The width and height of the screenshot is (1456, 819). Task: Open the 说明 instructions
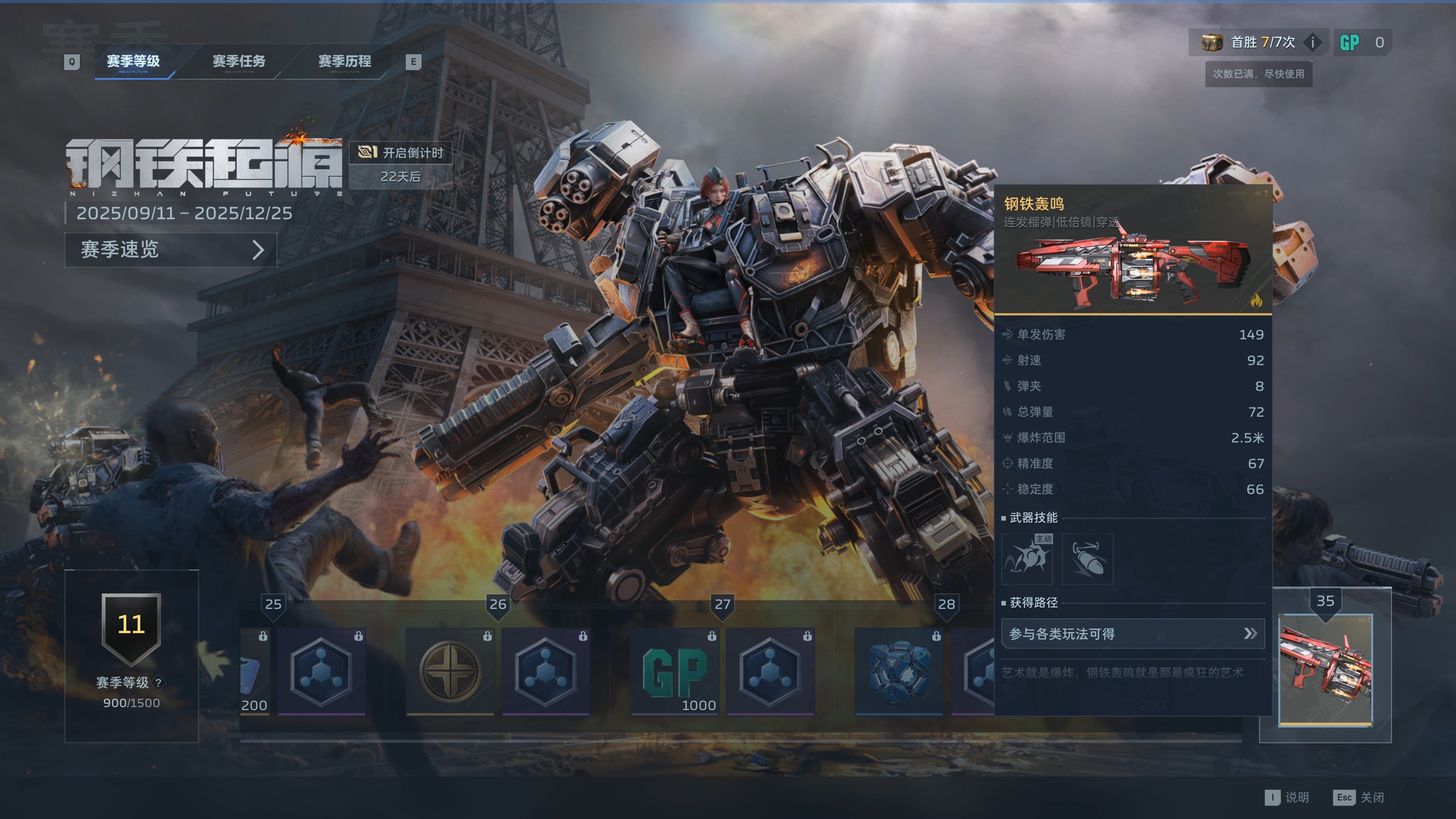1288,797
